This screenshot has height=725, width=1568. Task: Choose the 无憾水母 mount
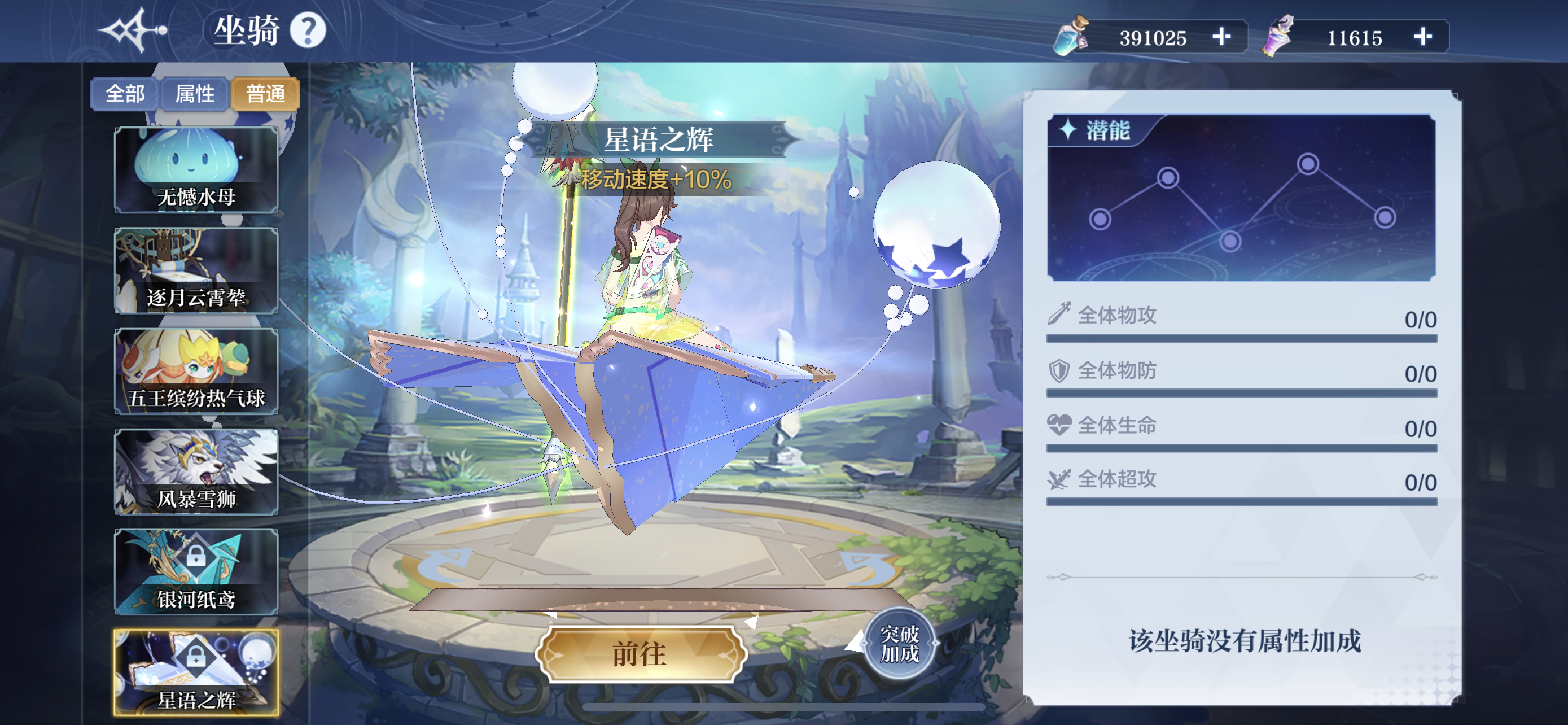click(x=196, y=171)
